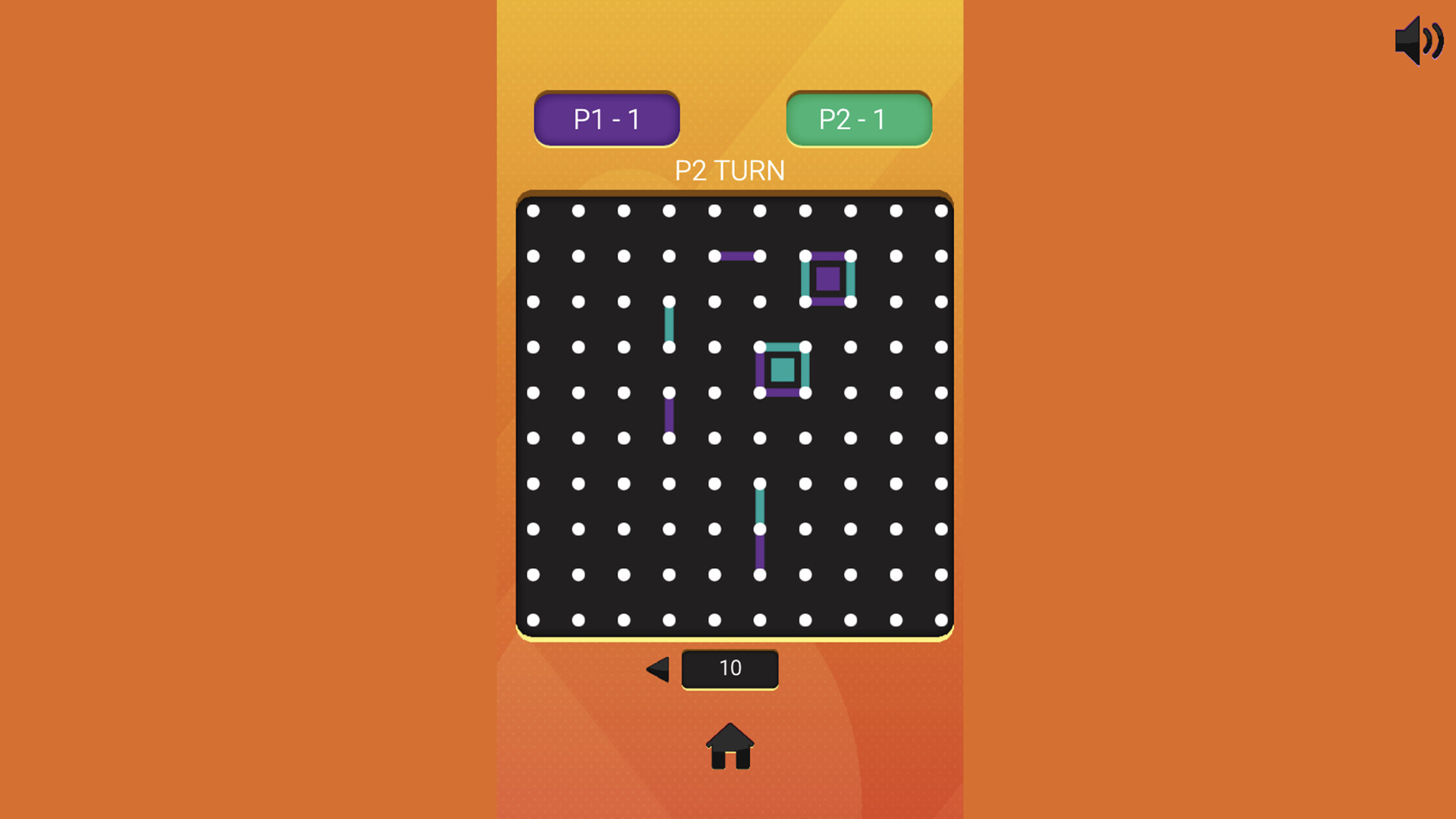Image resolution: width=1456 pixels, height=819 pixels.
Task: Select the teal square captured by P2
Action: 782,371
